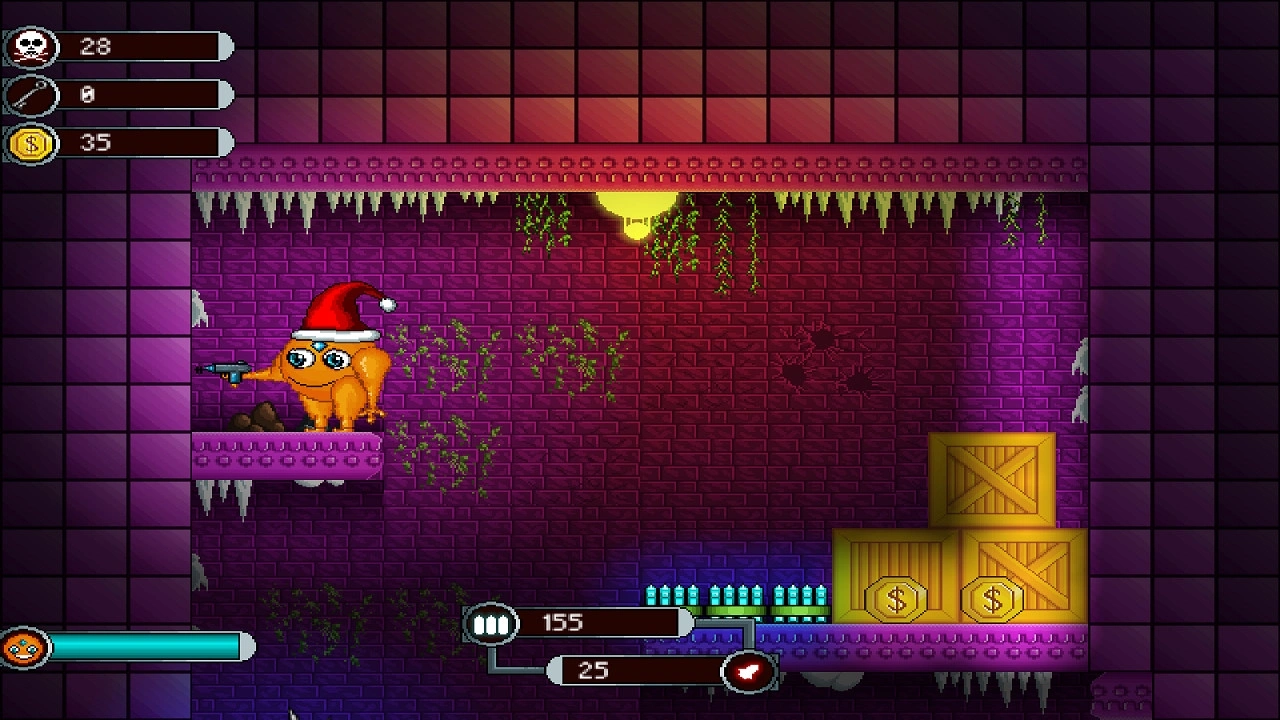
Task: Select the white bullets ammo icon
Action: coord(489,625)
